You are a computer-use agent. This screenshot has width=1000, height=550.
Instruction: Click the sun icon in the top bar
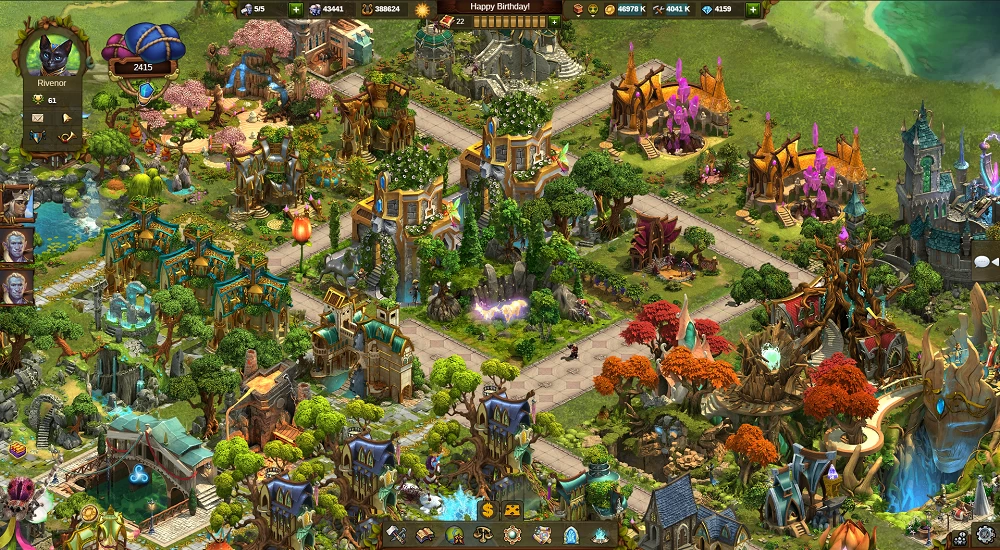click(x=422, y=9)
